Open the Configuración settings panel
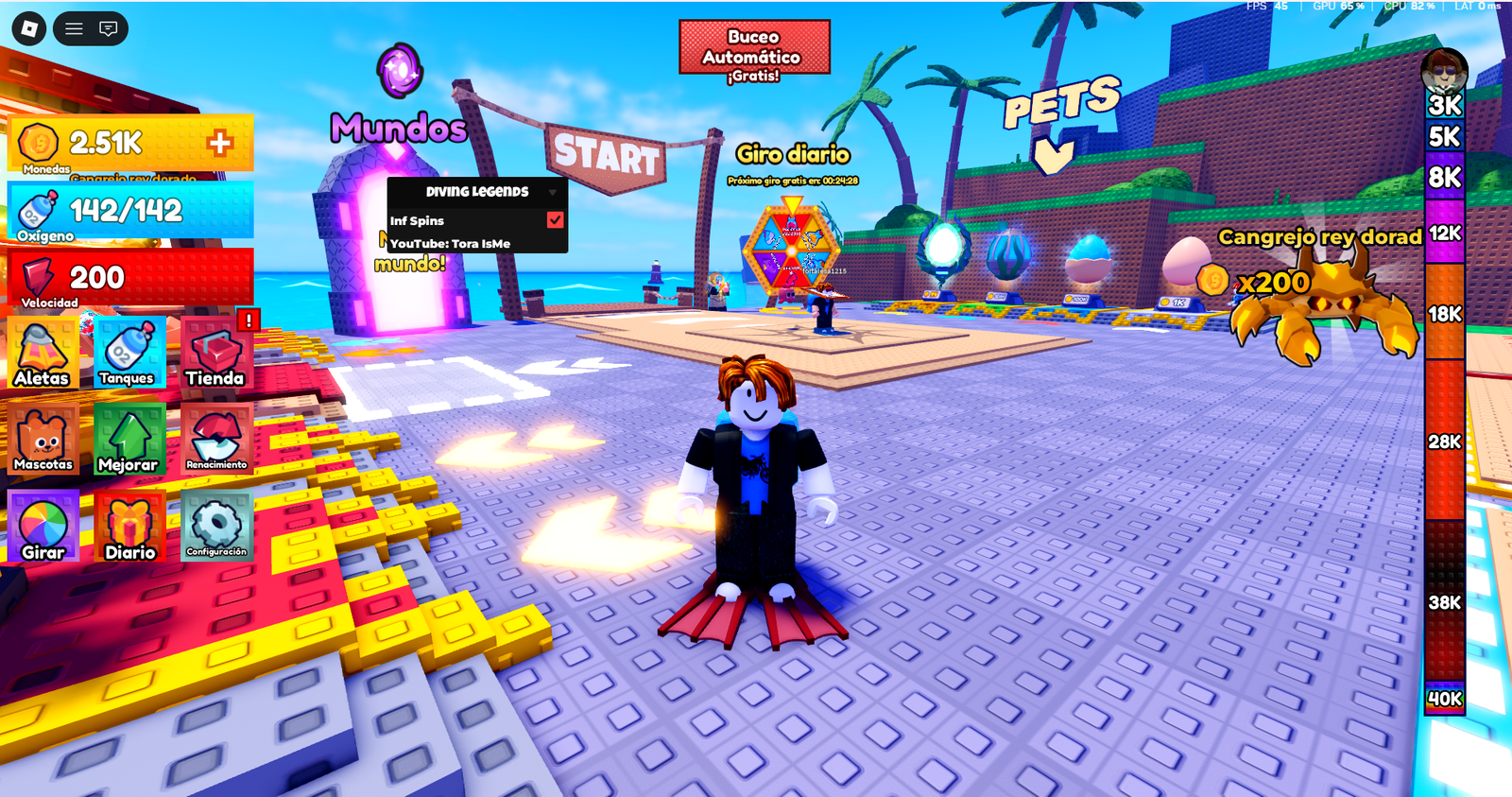This screenshot has width=1512, height=797. click(215, 527)
